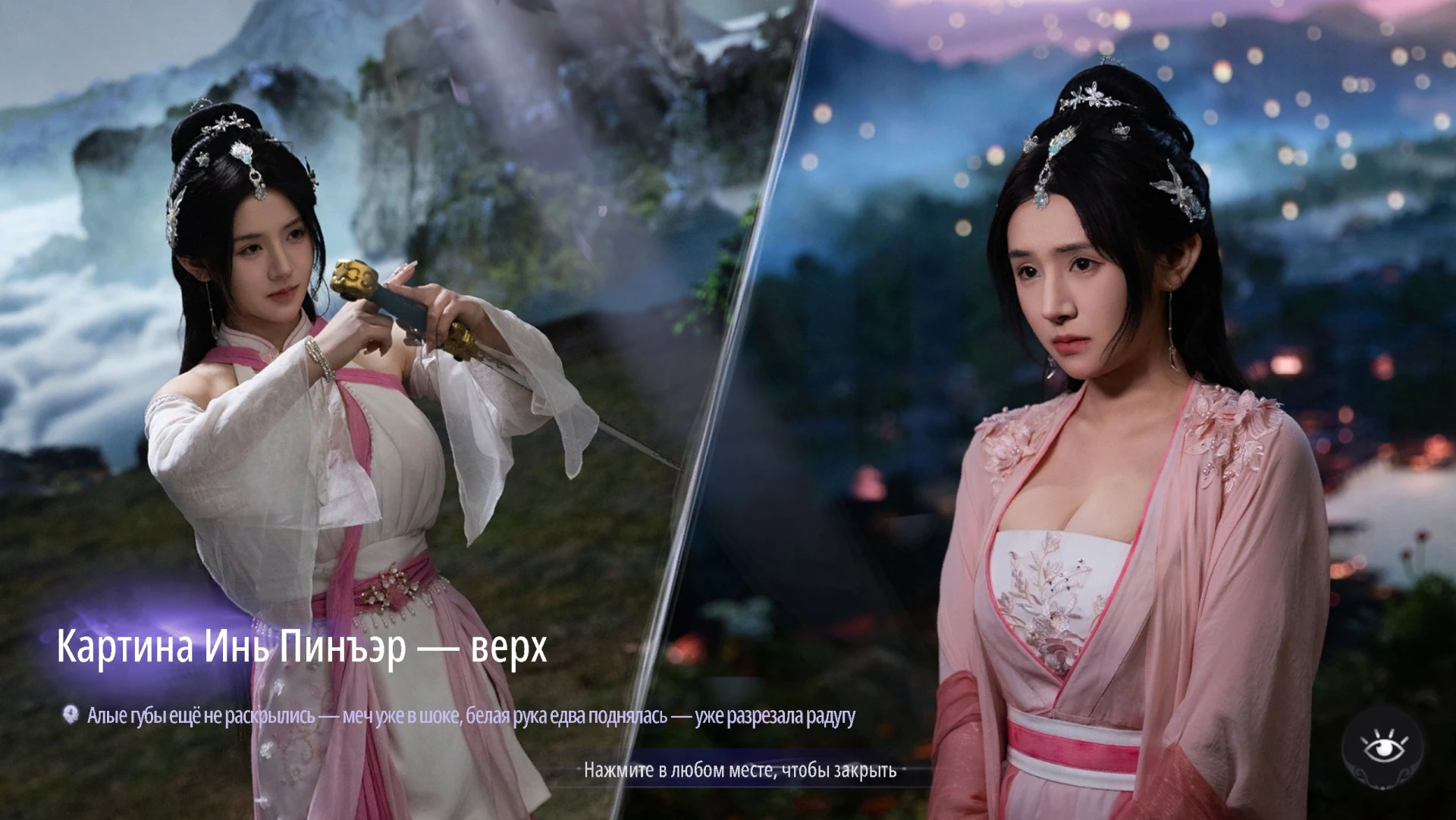Click the "Нажмите в любом месте, чтобы закрыть" prompt

[739, 771]
